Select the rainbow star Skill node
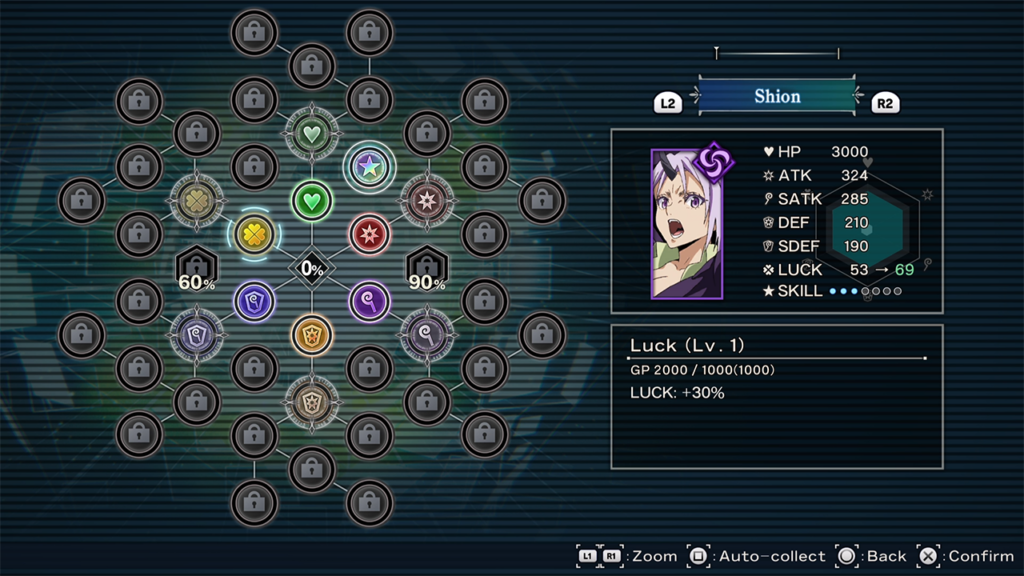Viewport: 1024px width, 576px height. (x=369, y=167)
